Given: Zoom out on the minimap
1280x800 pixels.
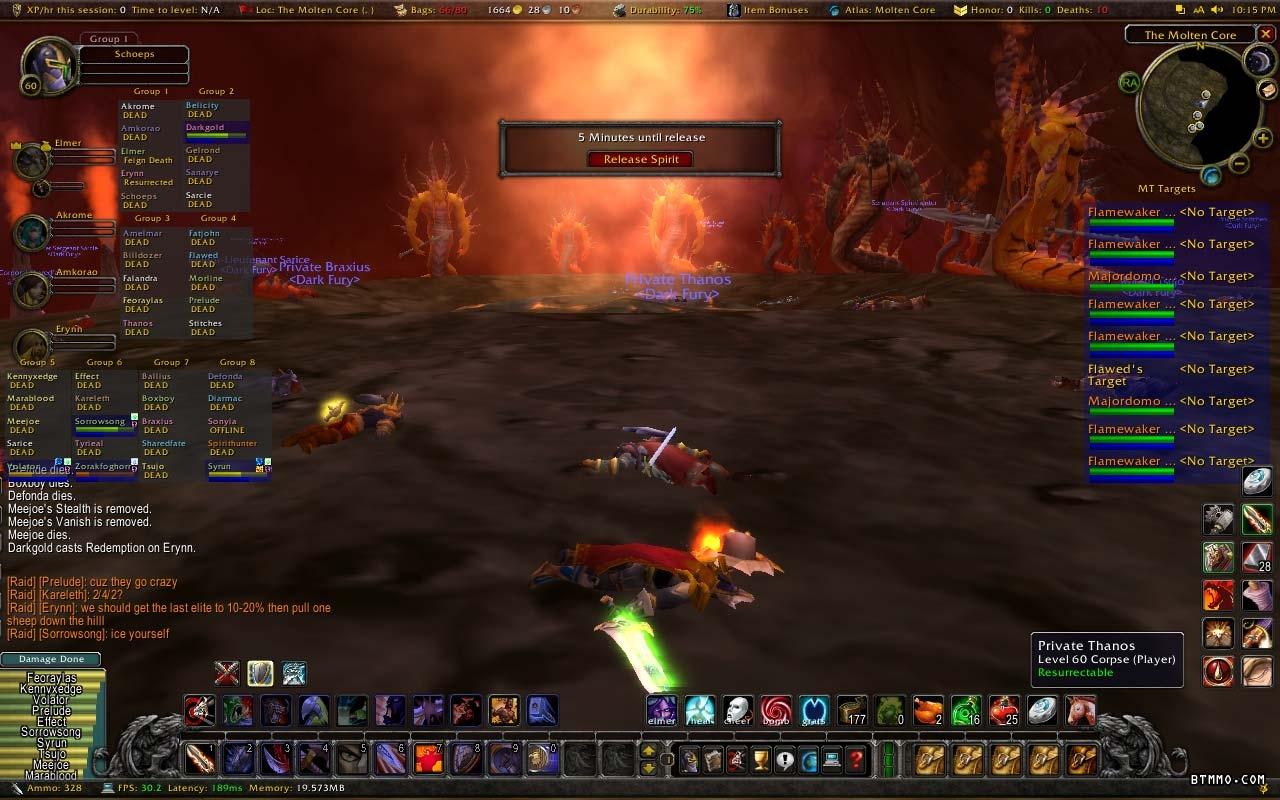Looking at the screenshot, I should pyautogui.click(x=1238, y=164).
